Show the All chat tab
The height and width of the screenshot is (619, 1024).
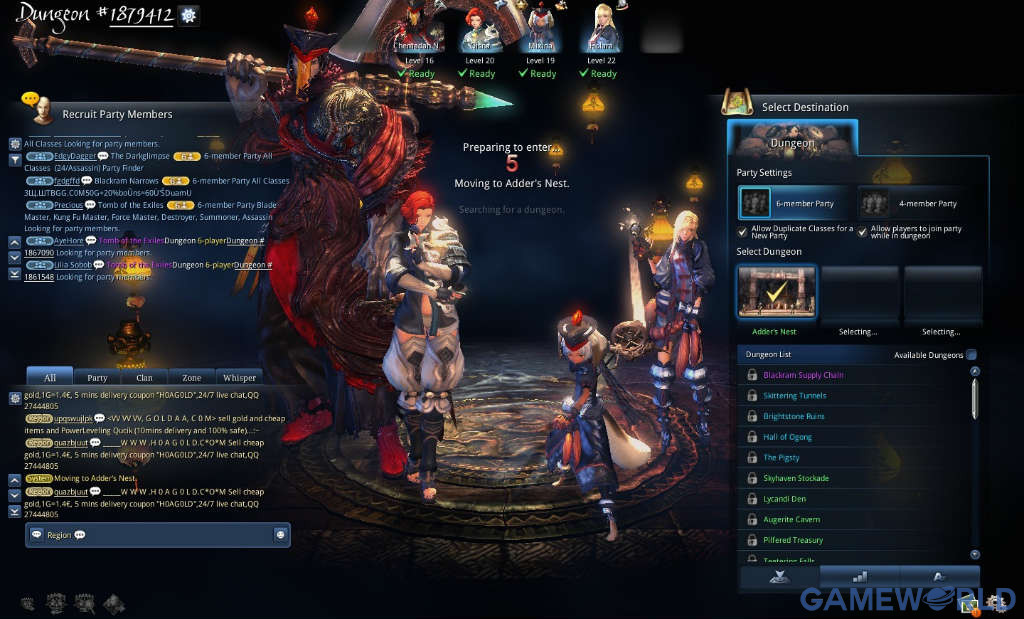tap(49, 378)
